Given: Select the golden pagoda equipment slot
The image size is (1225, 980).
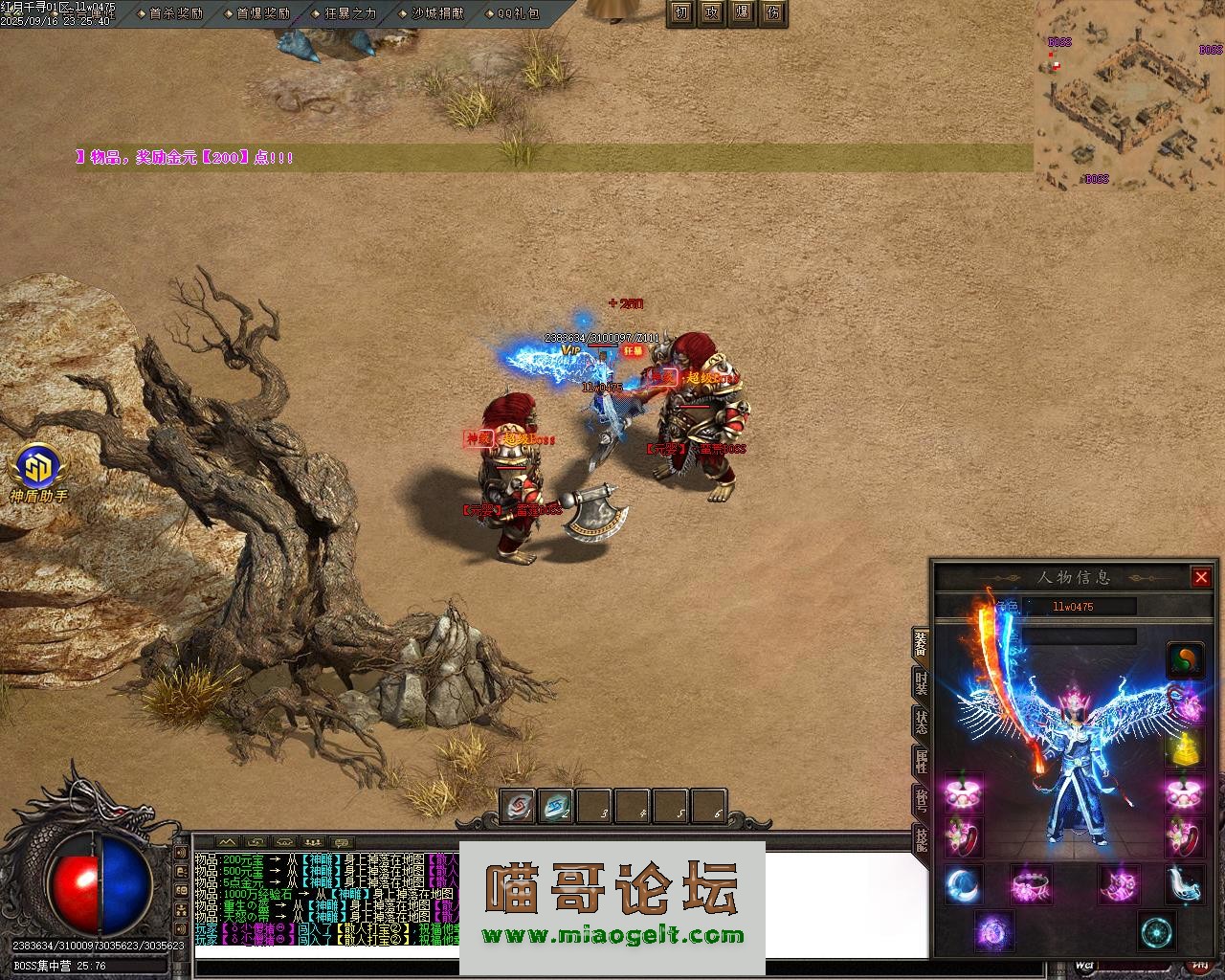Looking at the screenshot, I should point(1185,749).
